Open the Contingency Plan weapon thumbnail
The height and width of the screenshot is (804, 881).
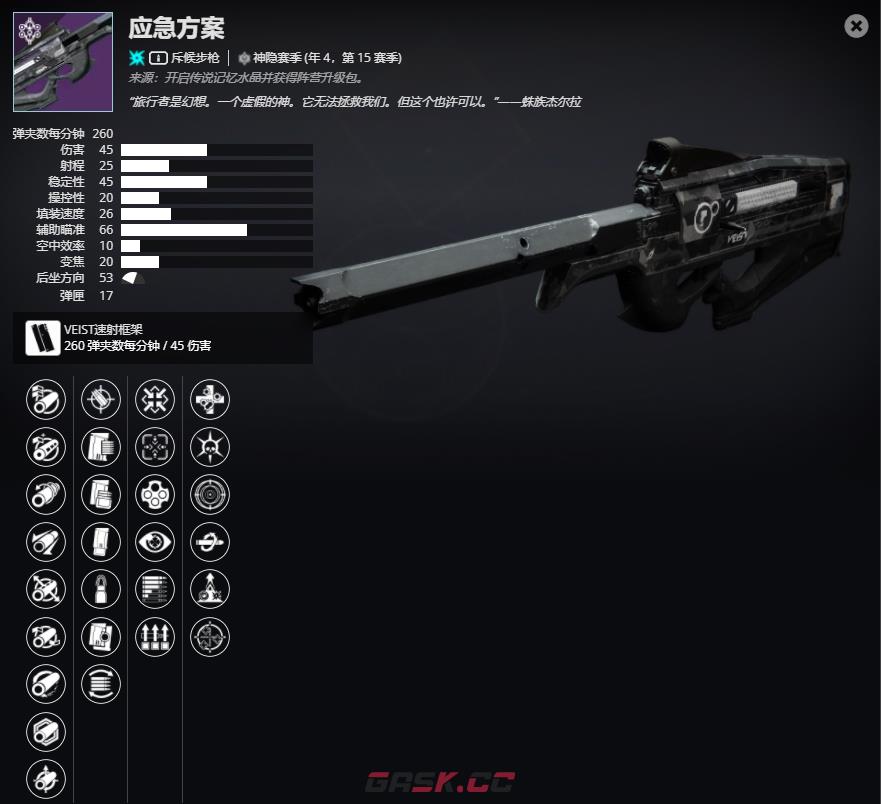pos(63,61)
